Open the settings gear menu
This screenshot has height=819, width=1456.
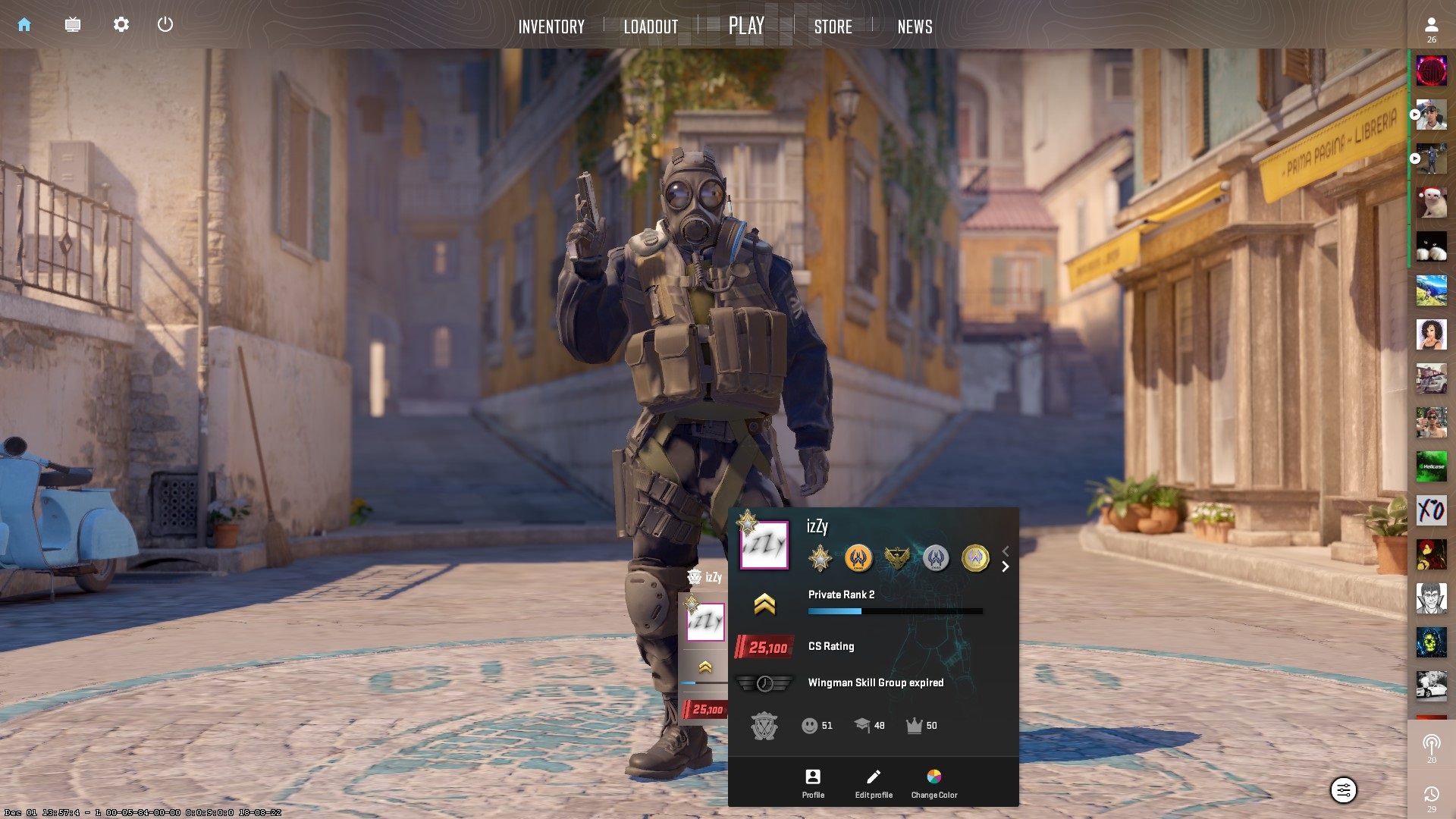tap(121, 25)
